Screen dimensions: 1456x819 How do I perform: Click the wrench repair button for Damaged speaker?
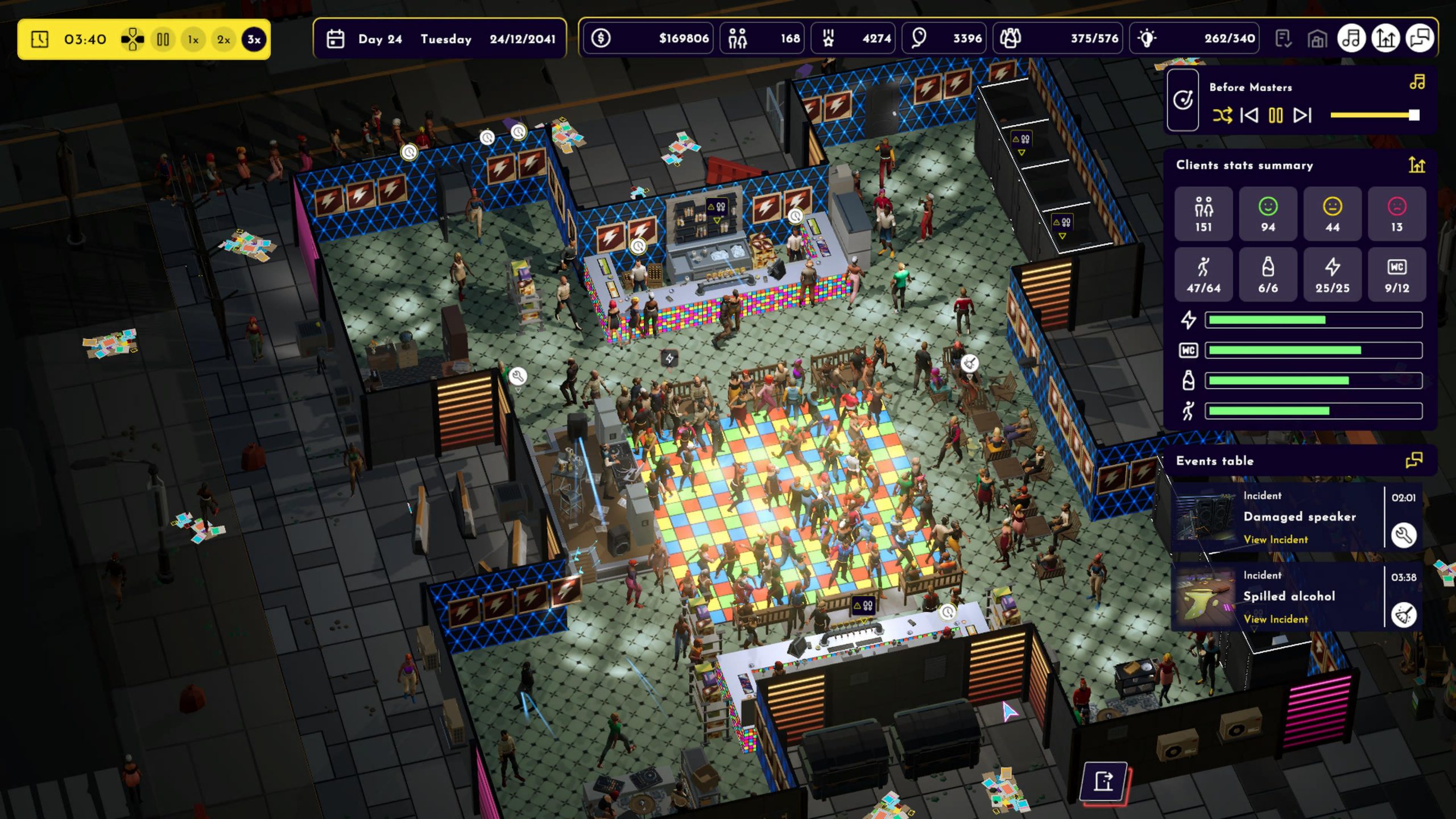pyautogui.click(x=1403, y=535)
